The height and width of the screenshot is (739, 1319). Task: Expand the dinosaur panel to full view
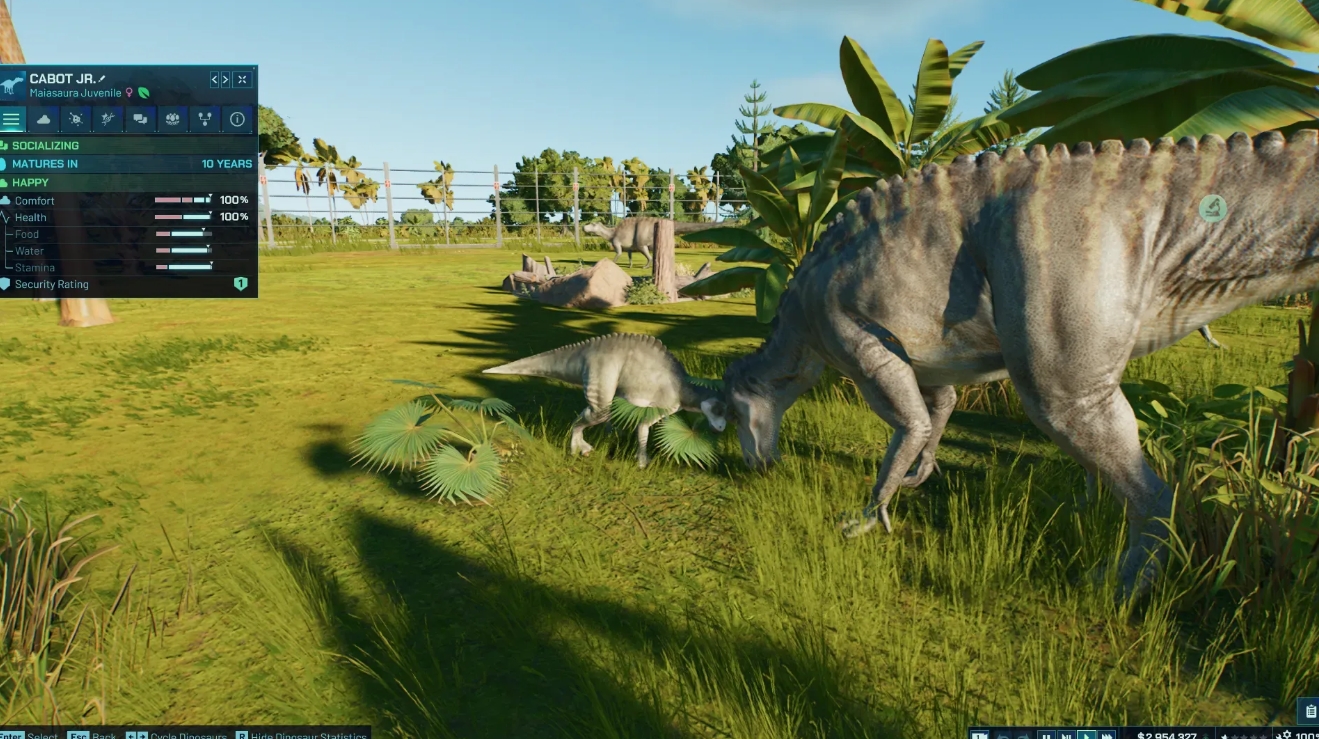(242, 79)
